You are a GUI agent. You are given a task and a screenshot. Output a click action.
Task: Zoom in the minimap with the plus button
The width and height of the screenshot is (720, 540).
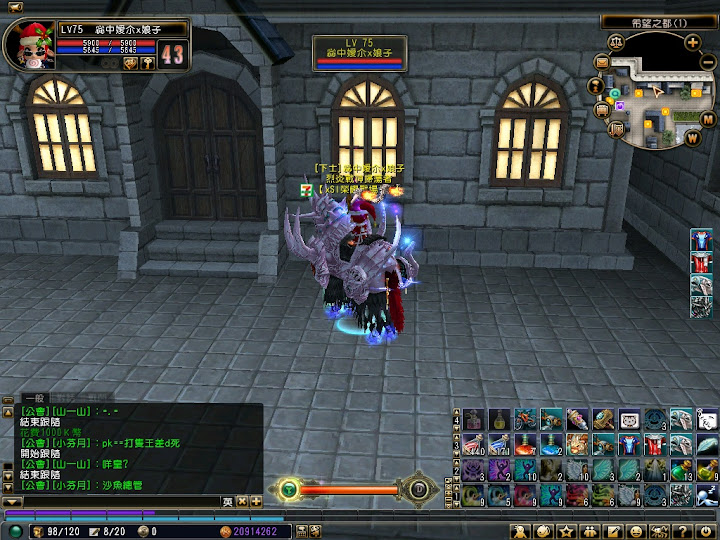coord(692,43)
